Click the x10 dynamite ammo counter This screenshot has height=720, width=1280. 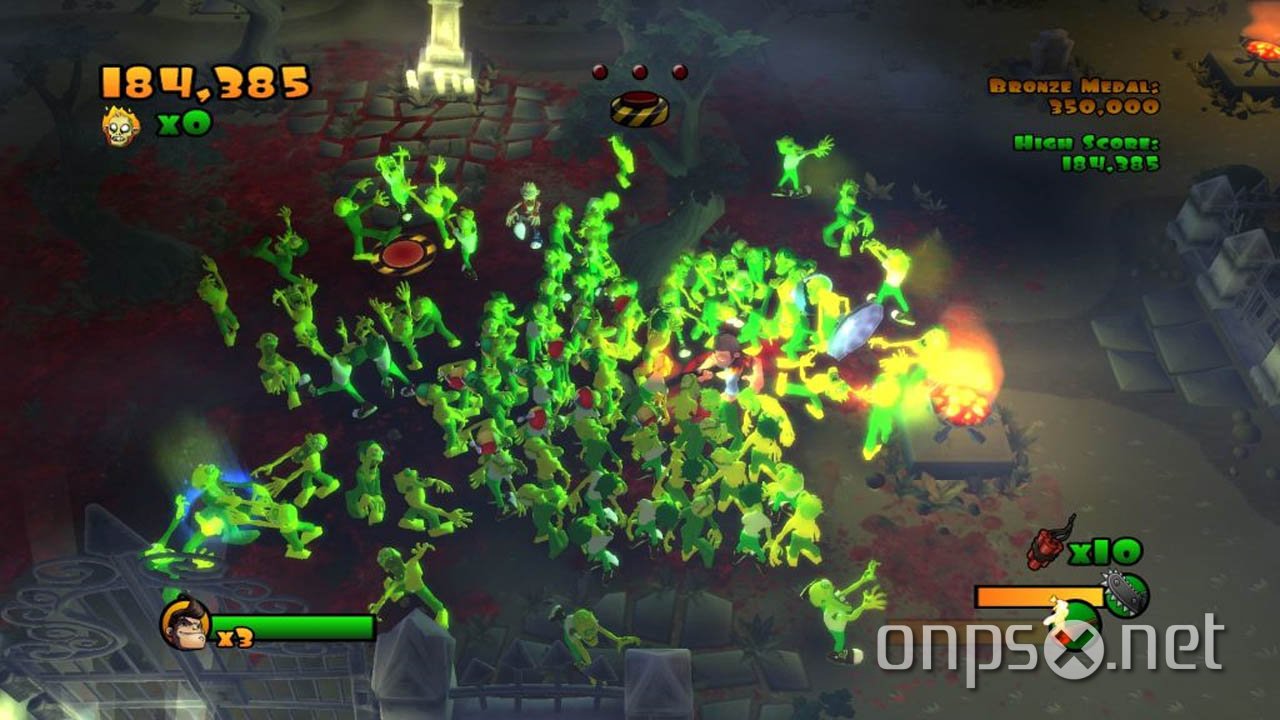[1104, 550]
